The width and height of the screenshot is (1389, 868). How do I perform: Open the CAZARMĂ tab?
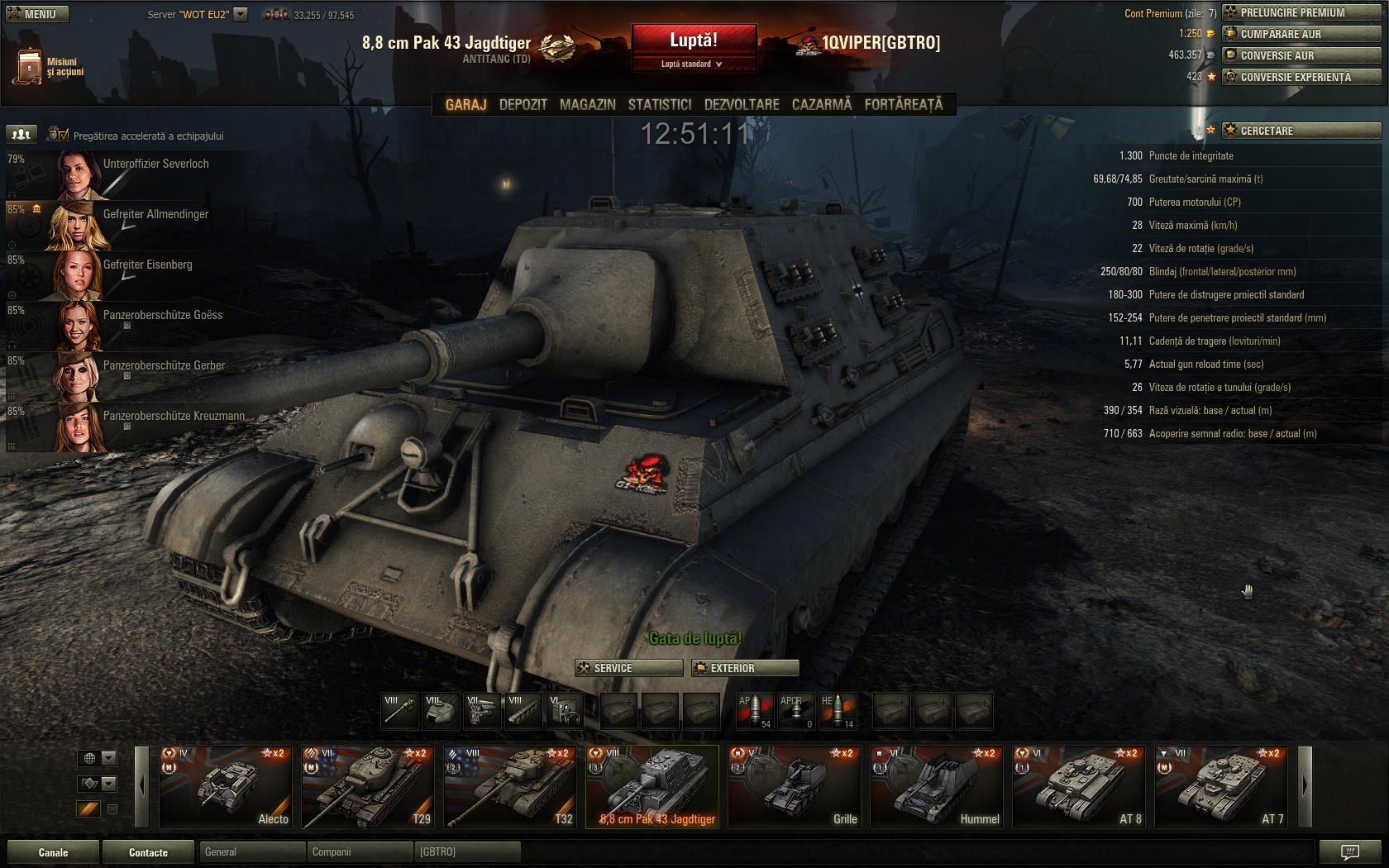(821, 105)
